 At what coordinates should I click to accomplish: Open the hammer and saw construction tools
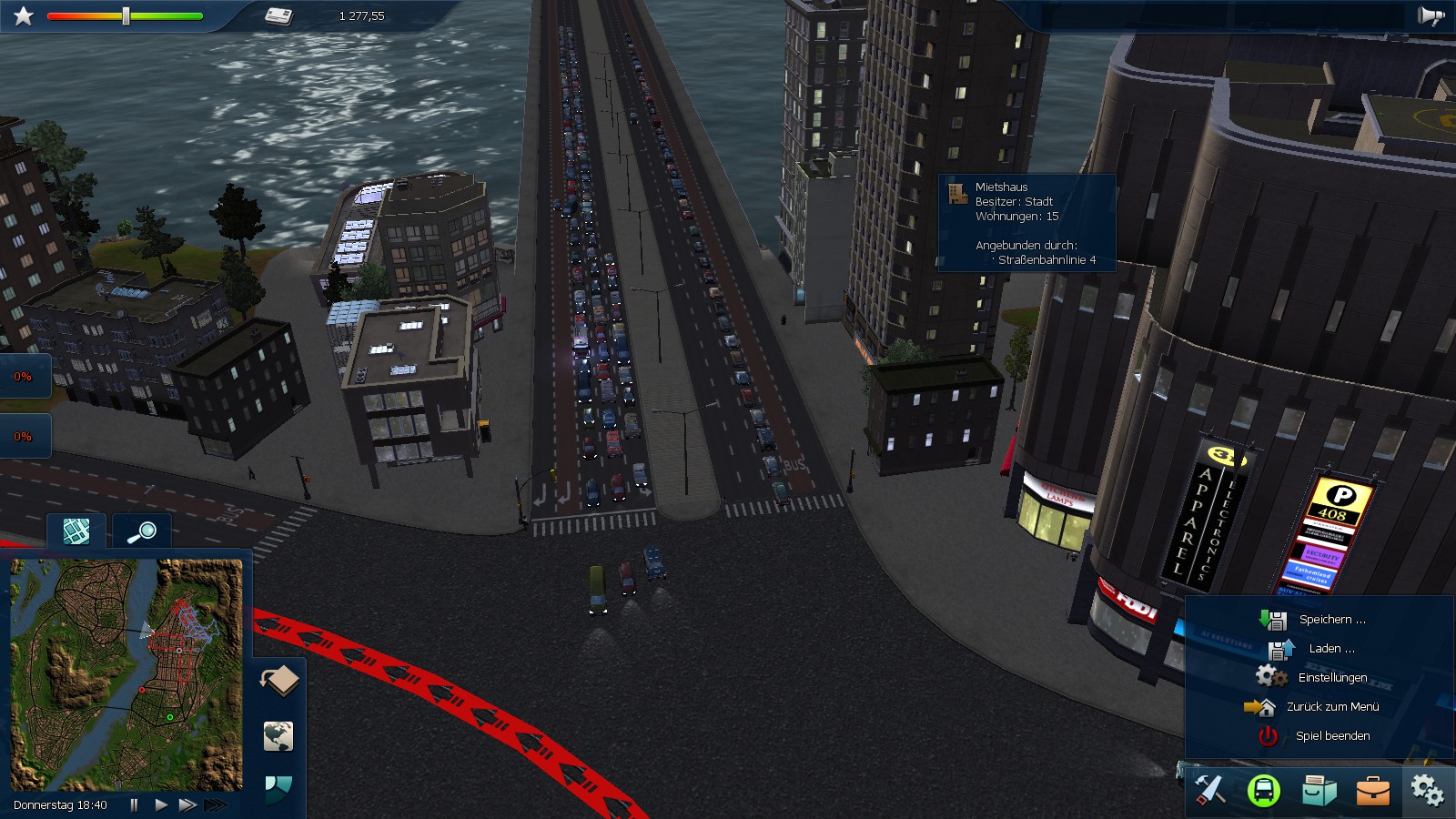(x=1210, y=790)
